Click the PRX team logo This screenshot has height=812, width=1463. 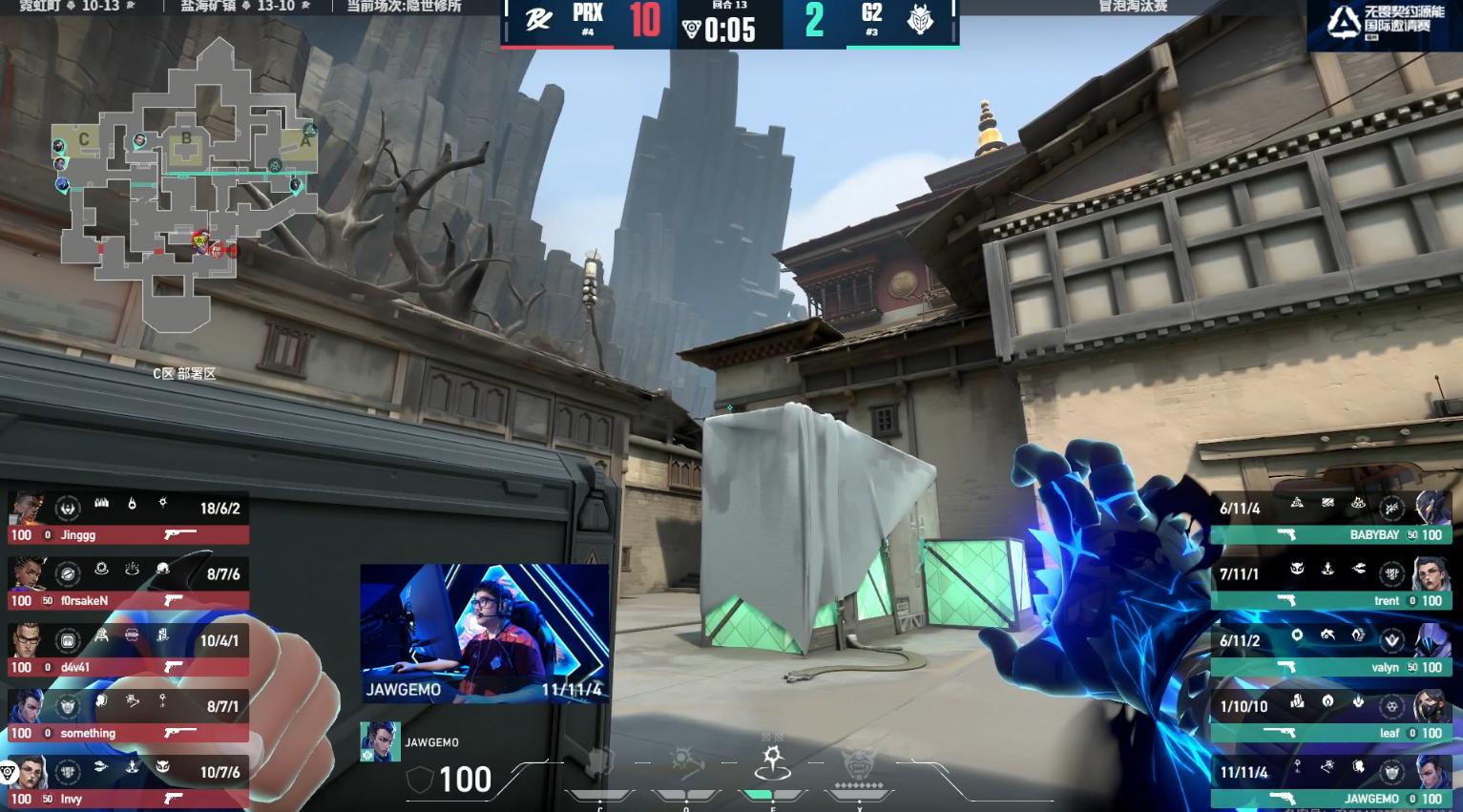click(538, 20)
